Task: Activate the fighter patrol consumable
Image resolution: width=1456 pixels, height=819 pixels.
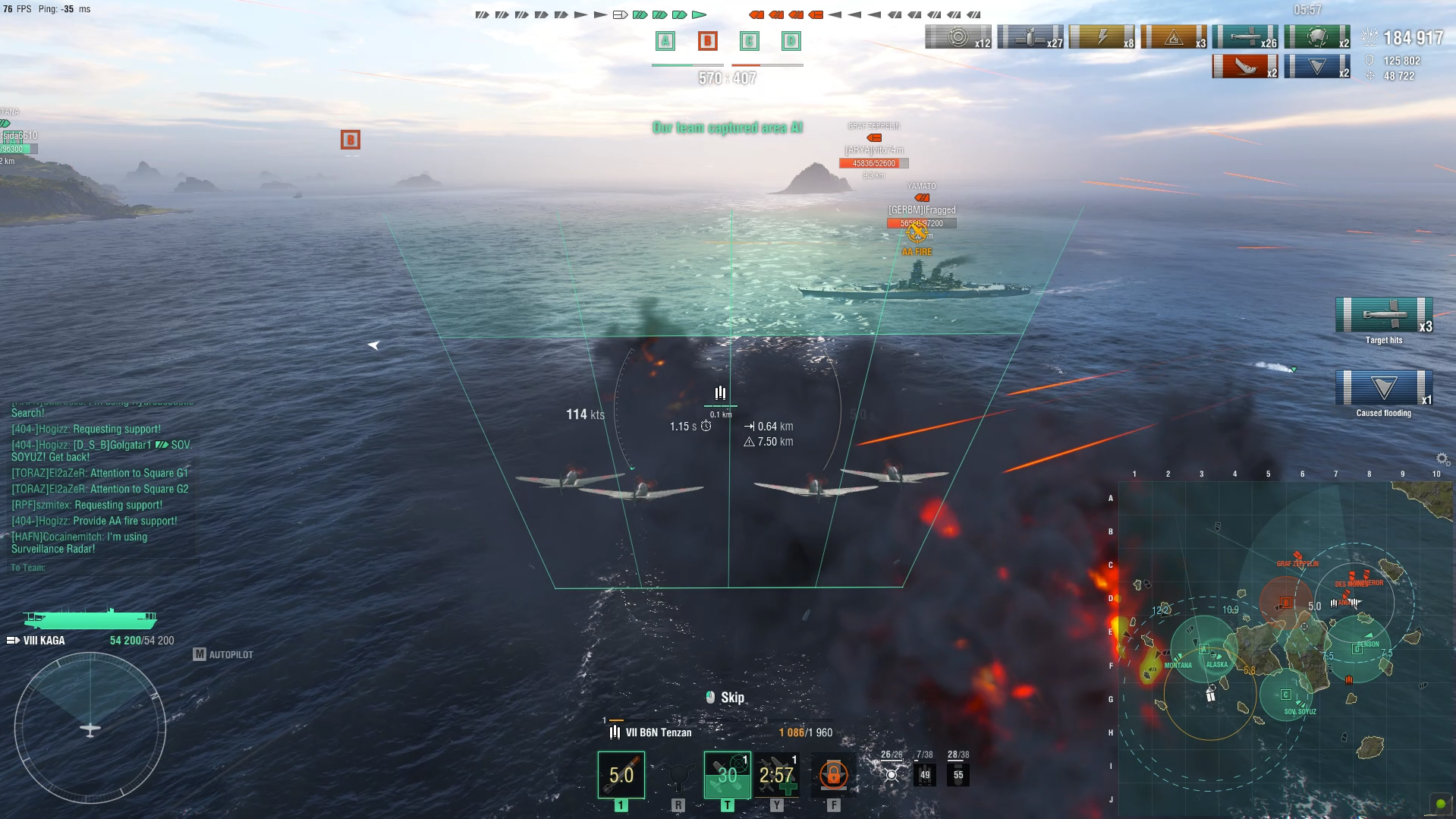Action: (727, 774)
